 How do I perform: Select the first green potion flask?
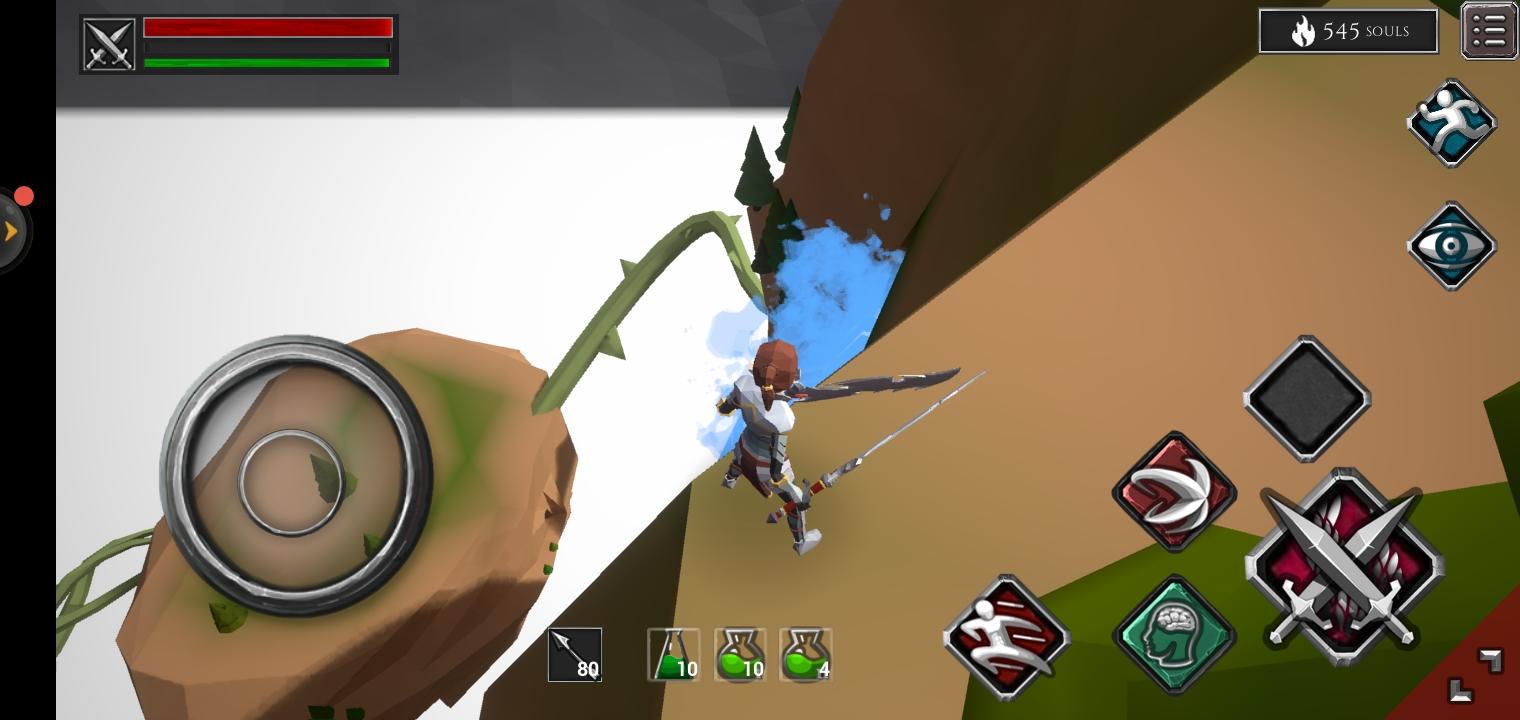click(x=673, y=654)
